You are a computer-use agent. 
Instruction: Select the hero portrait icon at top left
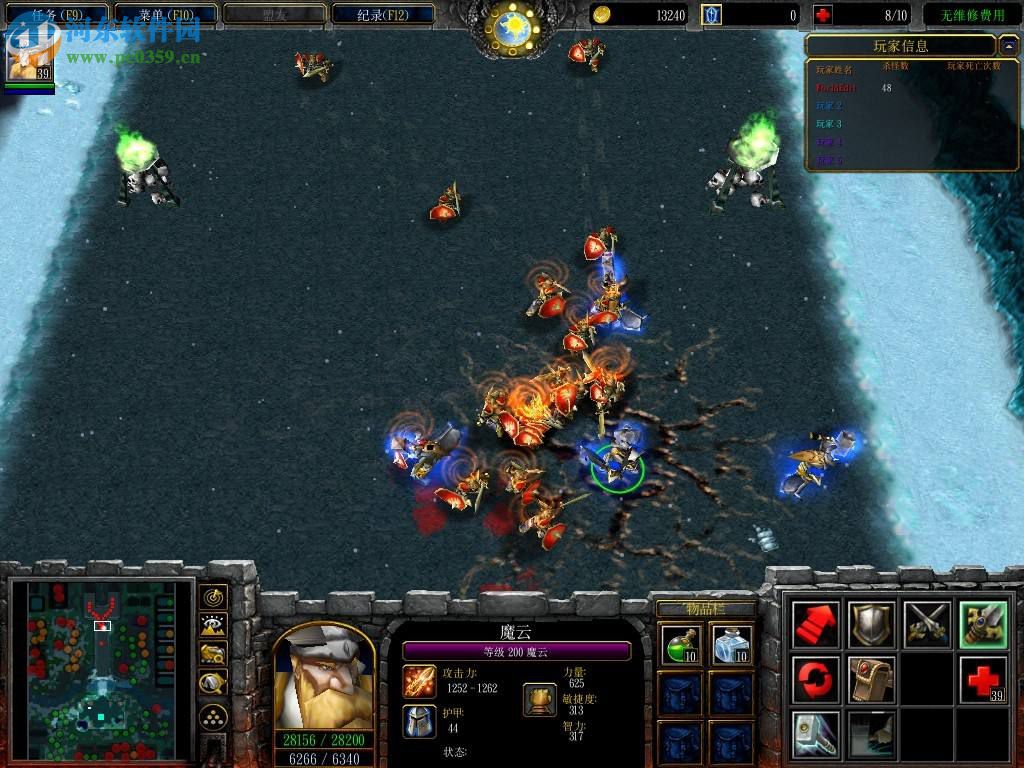tap(29, 55)
